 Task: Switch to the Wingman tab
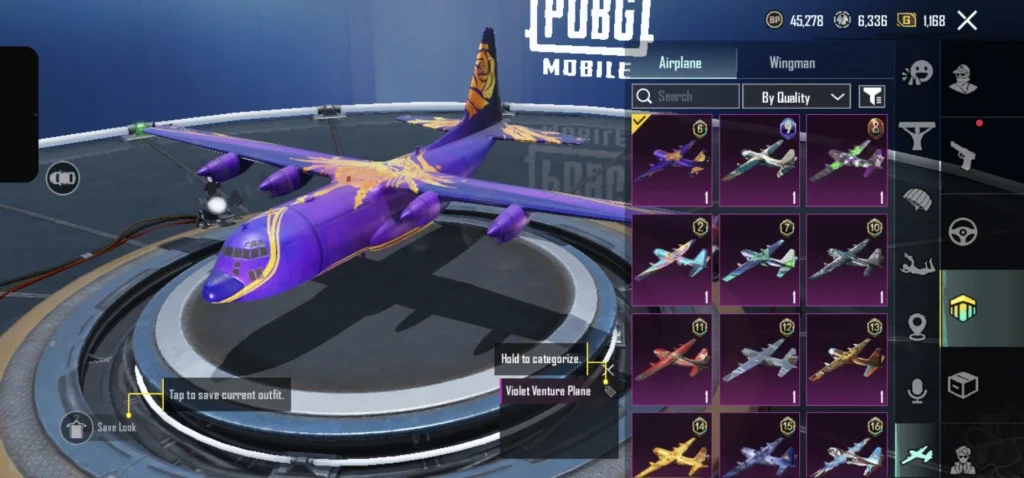click(791, 63)
